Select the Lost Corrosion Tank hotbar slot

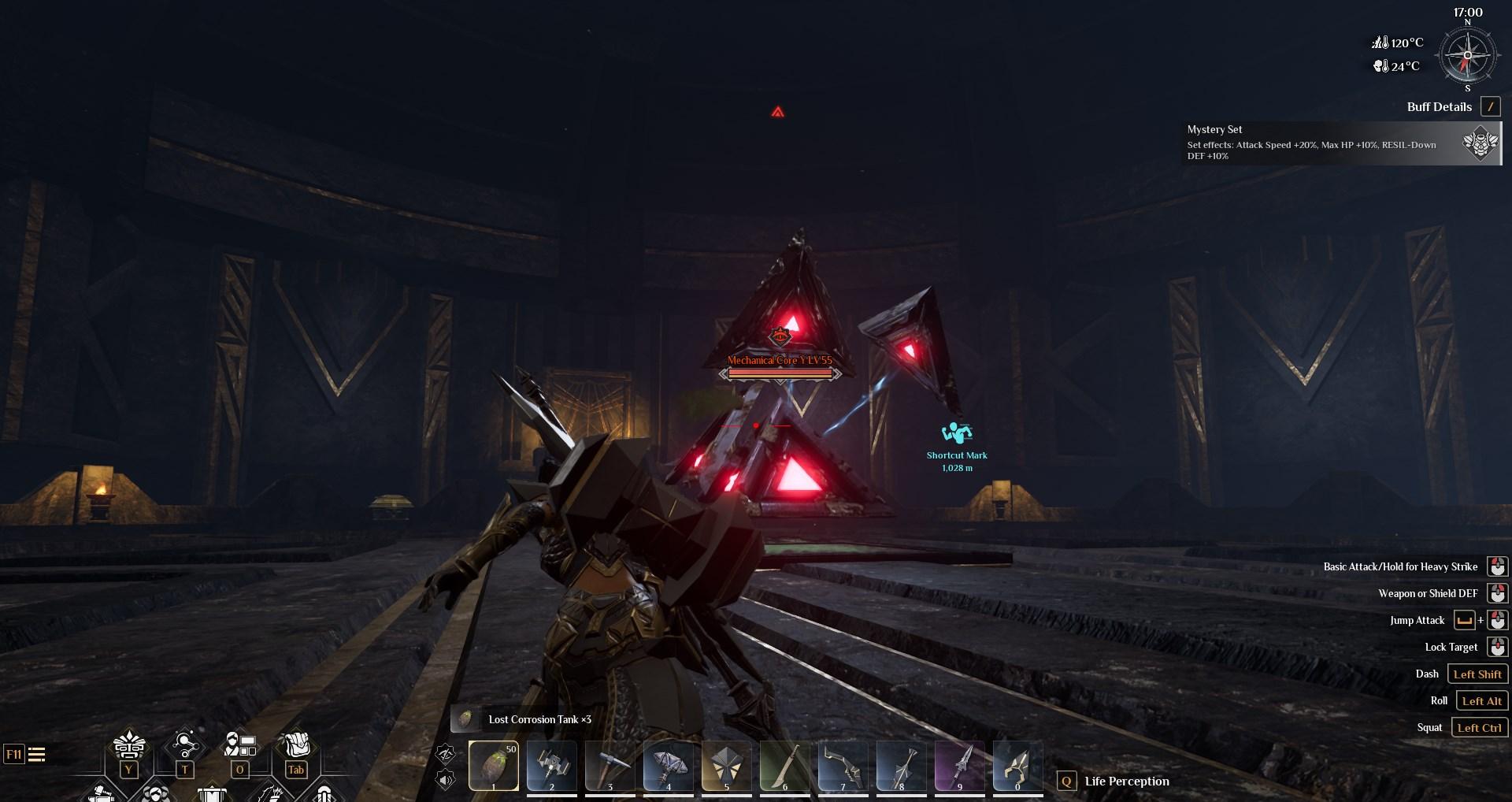[x=494, y=765]
